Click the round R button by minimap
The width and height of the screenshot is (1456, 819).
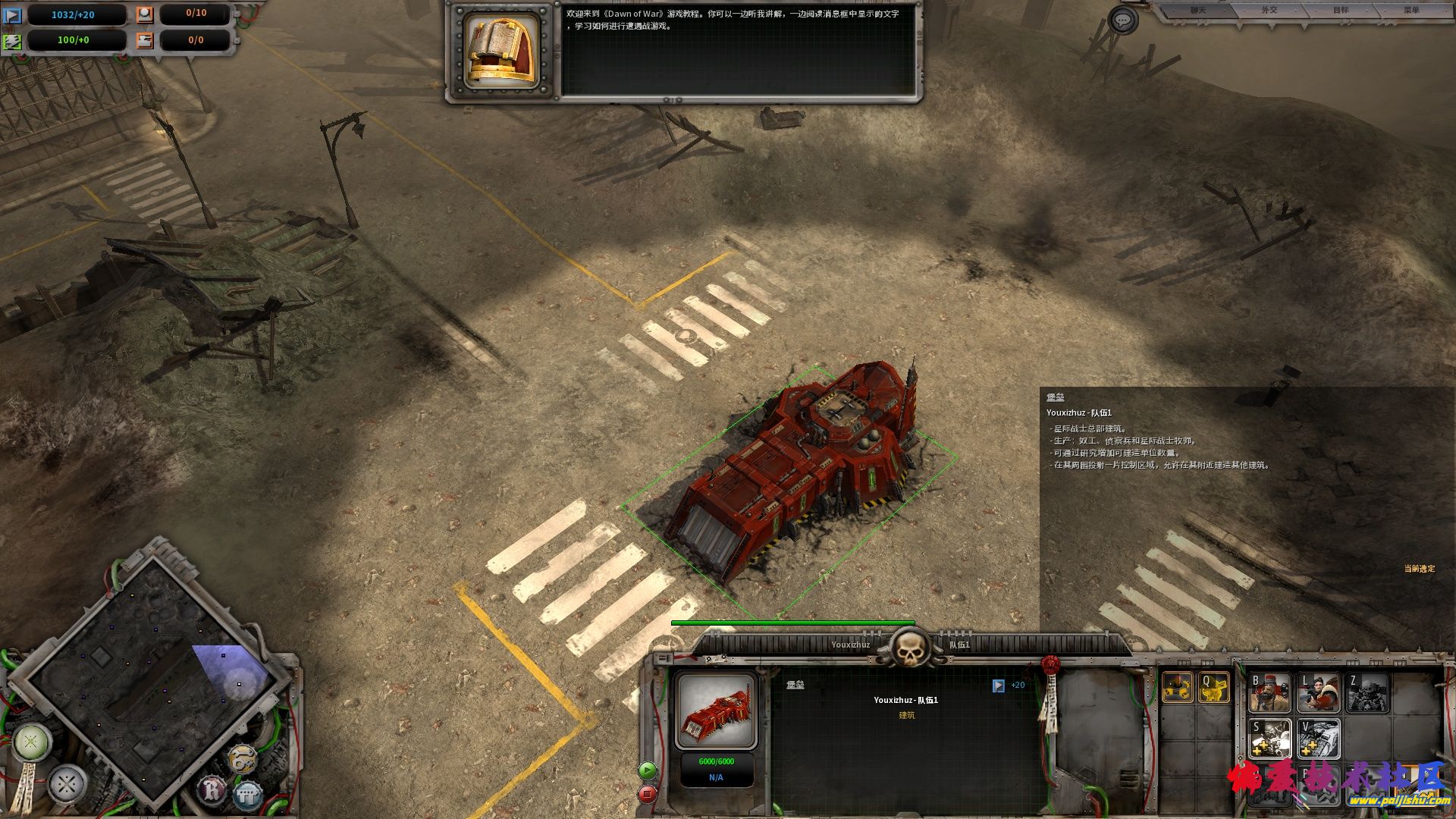tap(213, 791)
